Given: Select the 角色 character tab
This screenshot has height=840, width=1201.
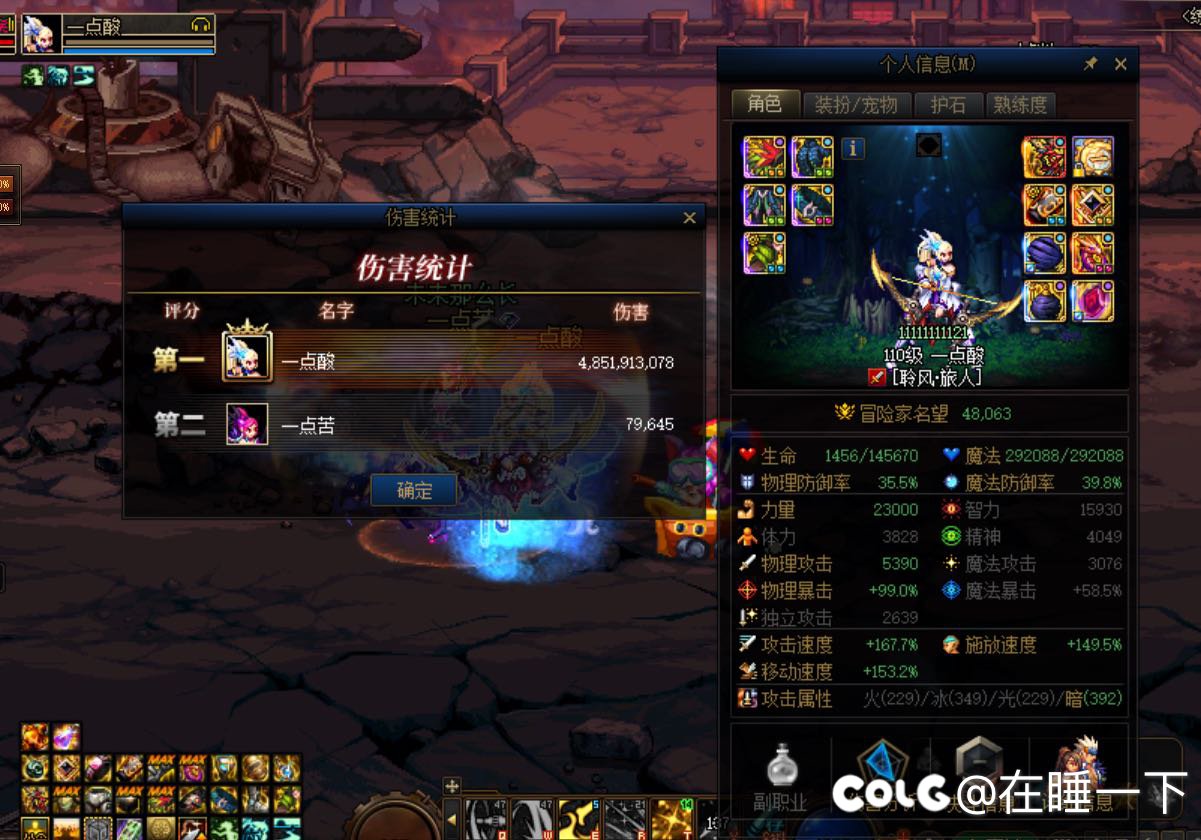Looking at the screenshot, I should [x=765, y=104].
